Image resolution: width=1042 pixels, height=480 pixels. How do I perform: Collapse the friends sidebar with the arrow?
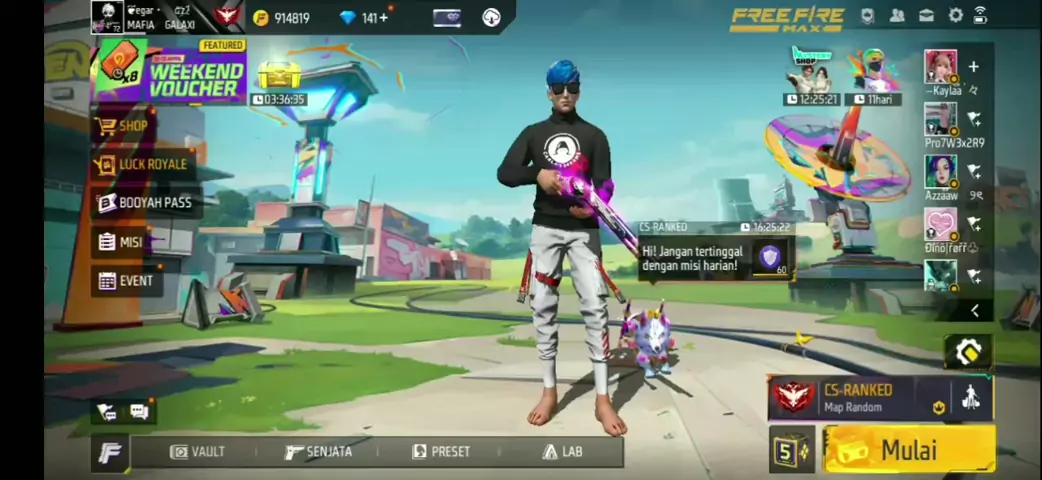click(x=975, y=311)
